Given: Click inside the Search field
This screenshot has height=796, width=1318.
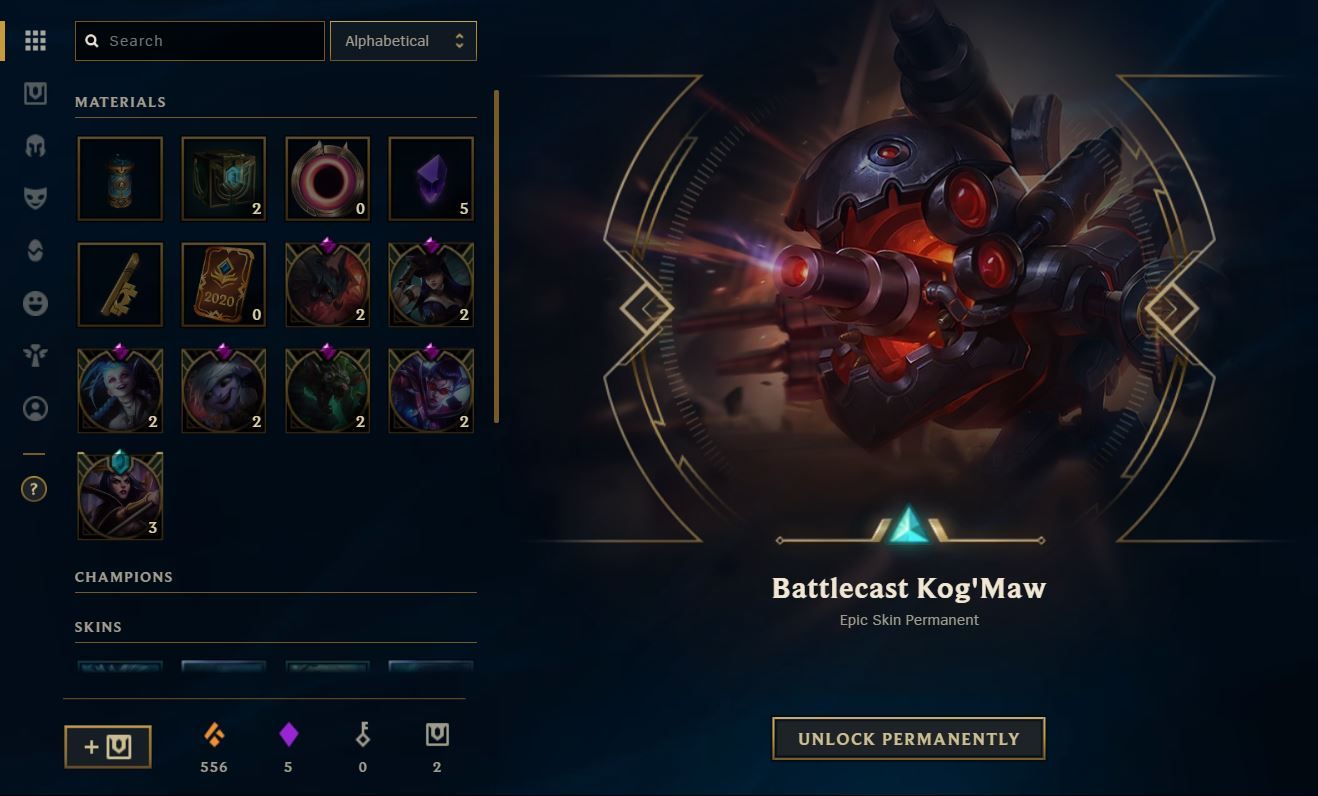Looking at the screenshot, I should [x=200, y=41].
